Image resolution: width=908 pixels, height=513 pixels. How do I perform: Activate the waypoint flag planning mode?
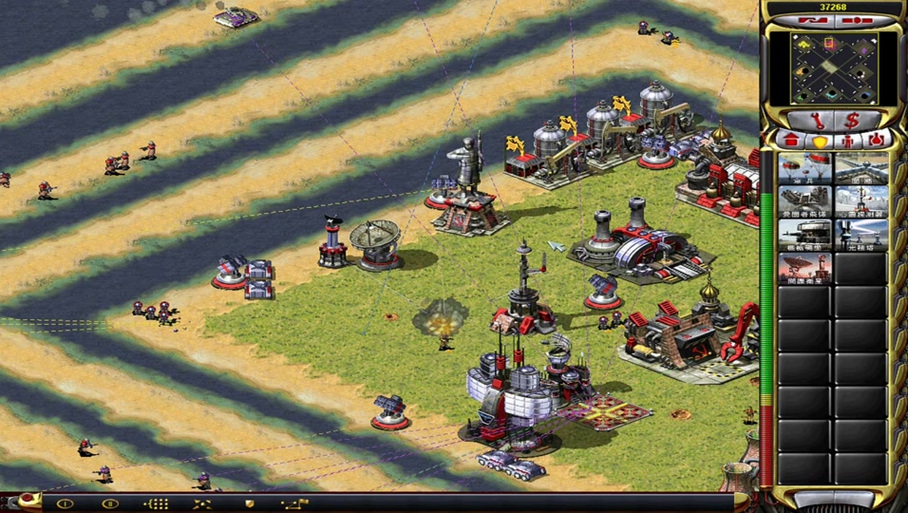click(295, 504)
